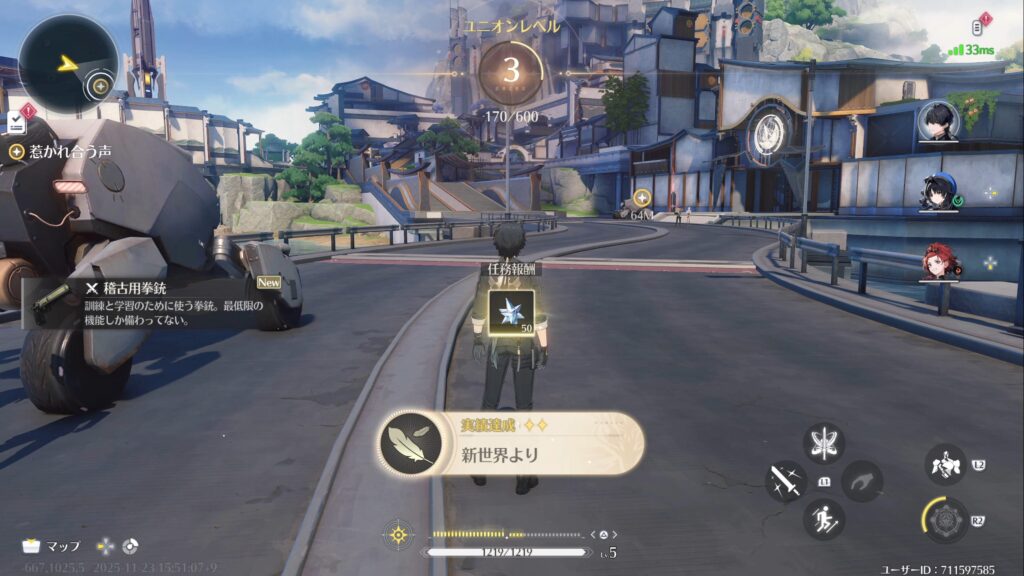Screen dimensions: 1024x576
Task: Click the pie-chart wheel icon near マップ
Action: (130, 546)
